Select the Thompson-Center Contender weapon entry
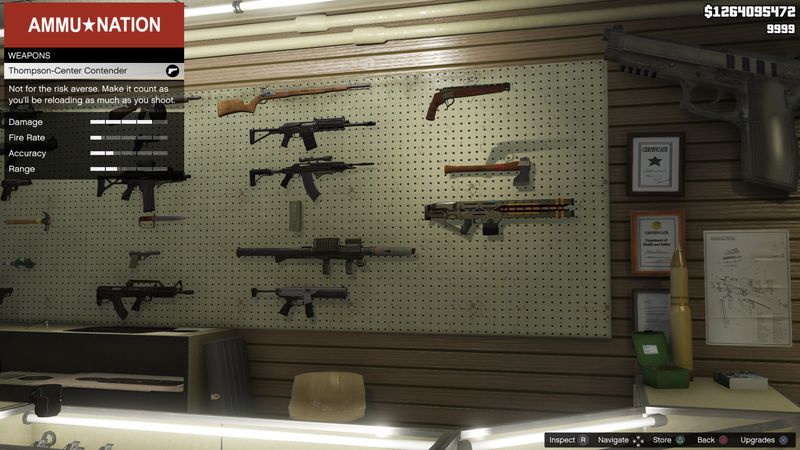Screen dimensions: 800x450 click(92, 72)
